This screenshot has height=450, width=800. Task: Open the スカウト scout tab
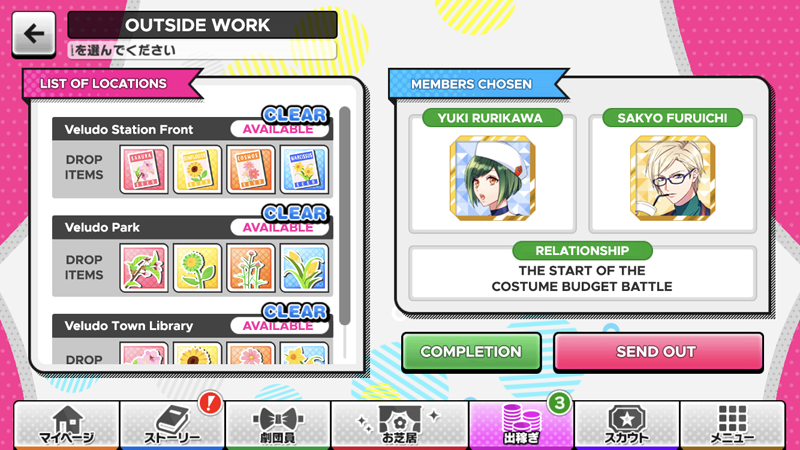tap(627, 424)
